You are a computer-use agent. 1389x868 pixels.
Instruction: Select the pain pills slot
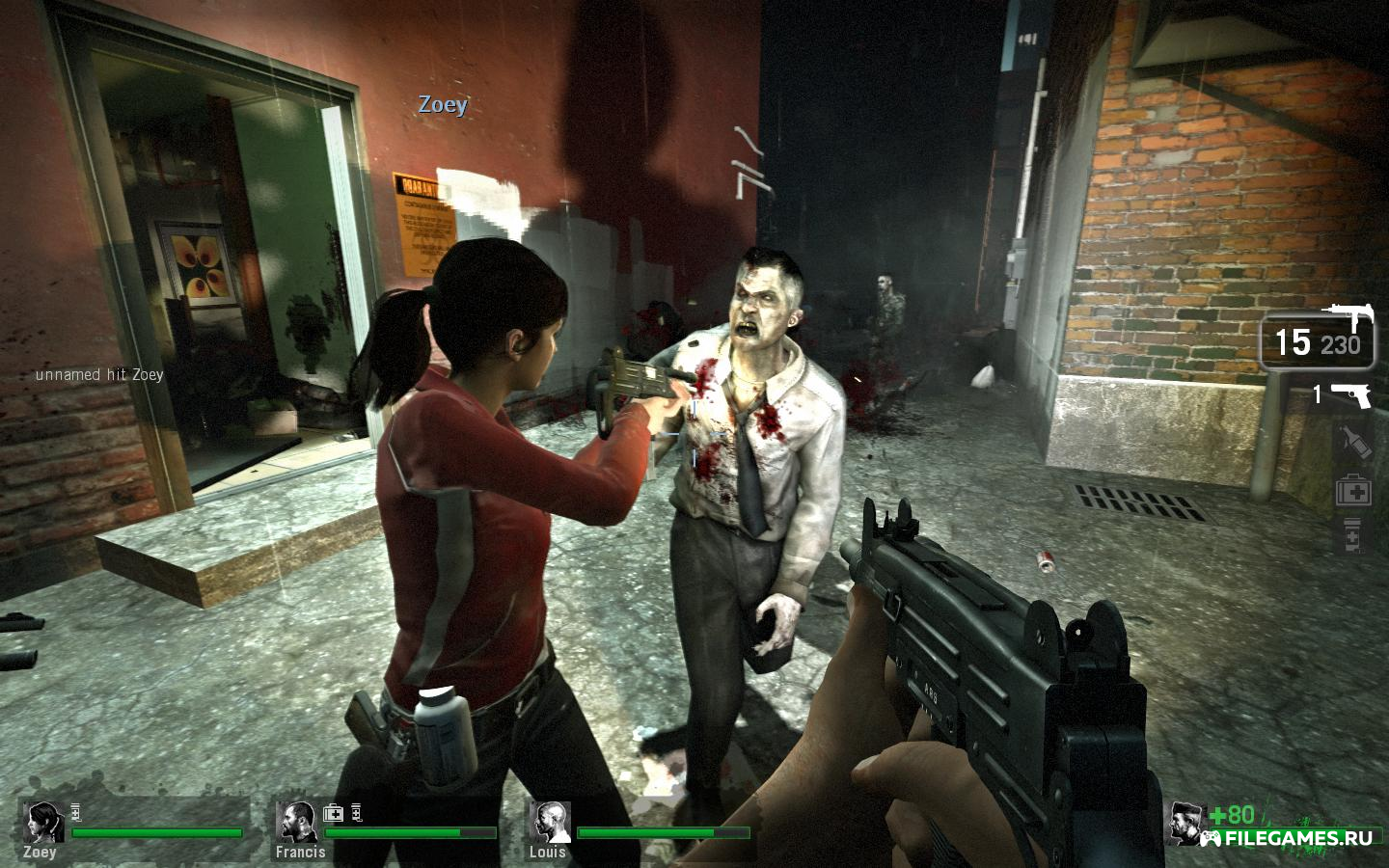1352,533
